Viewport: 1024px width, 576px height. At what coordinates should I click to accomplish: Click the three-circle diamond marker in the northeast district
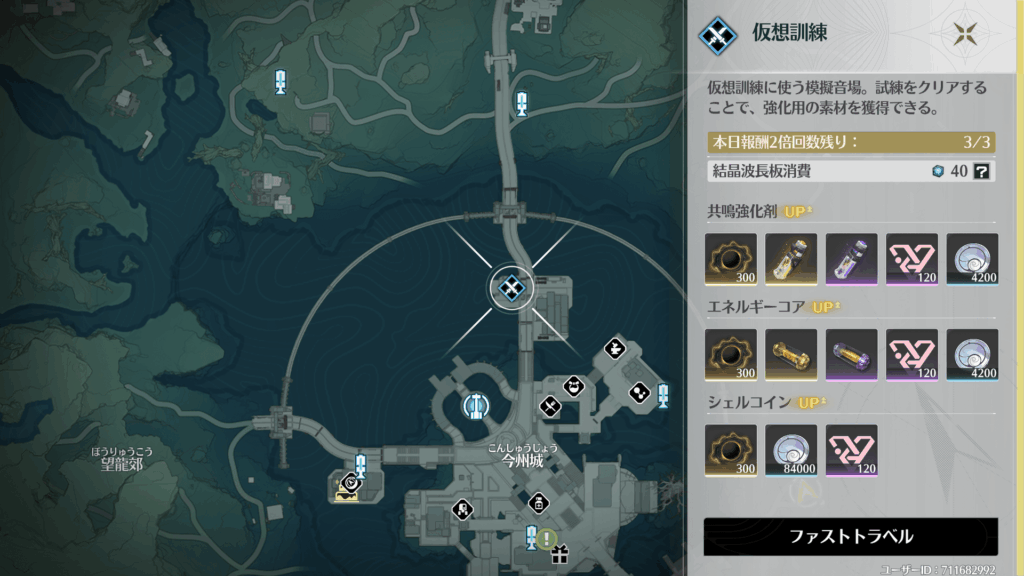pyautogui.click(x=637, y=393)
